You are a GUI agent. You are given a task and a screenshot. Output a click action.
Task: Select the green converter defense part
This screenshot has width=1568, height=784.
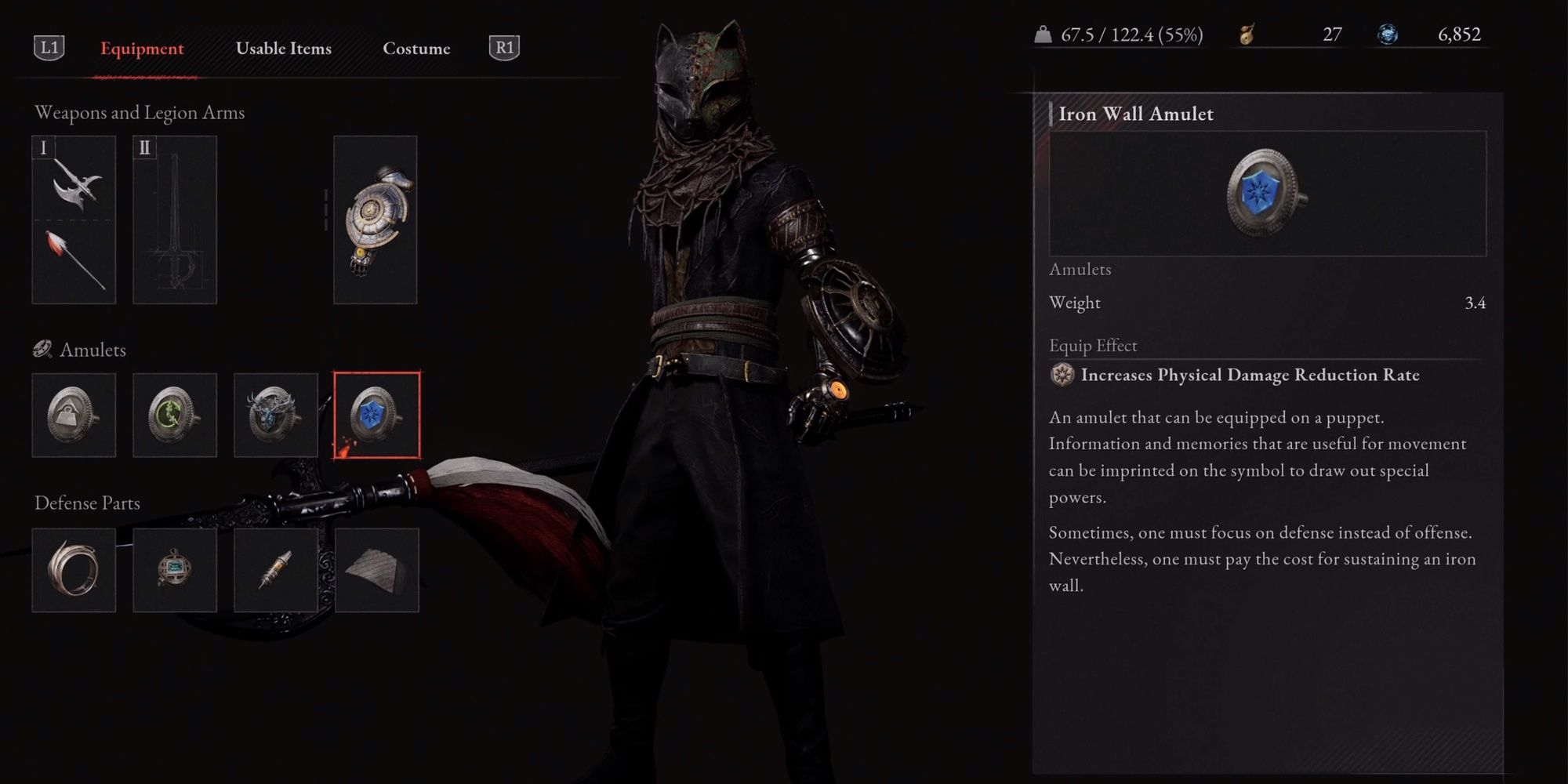click(x=174, y=568)
